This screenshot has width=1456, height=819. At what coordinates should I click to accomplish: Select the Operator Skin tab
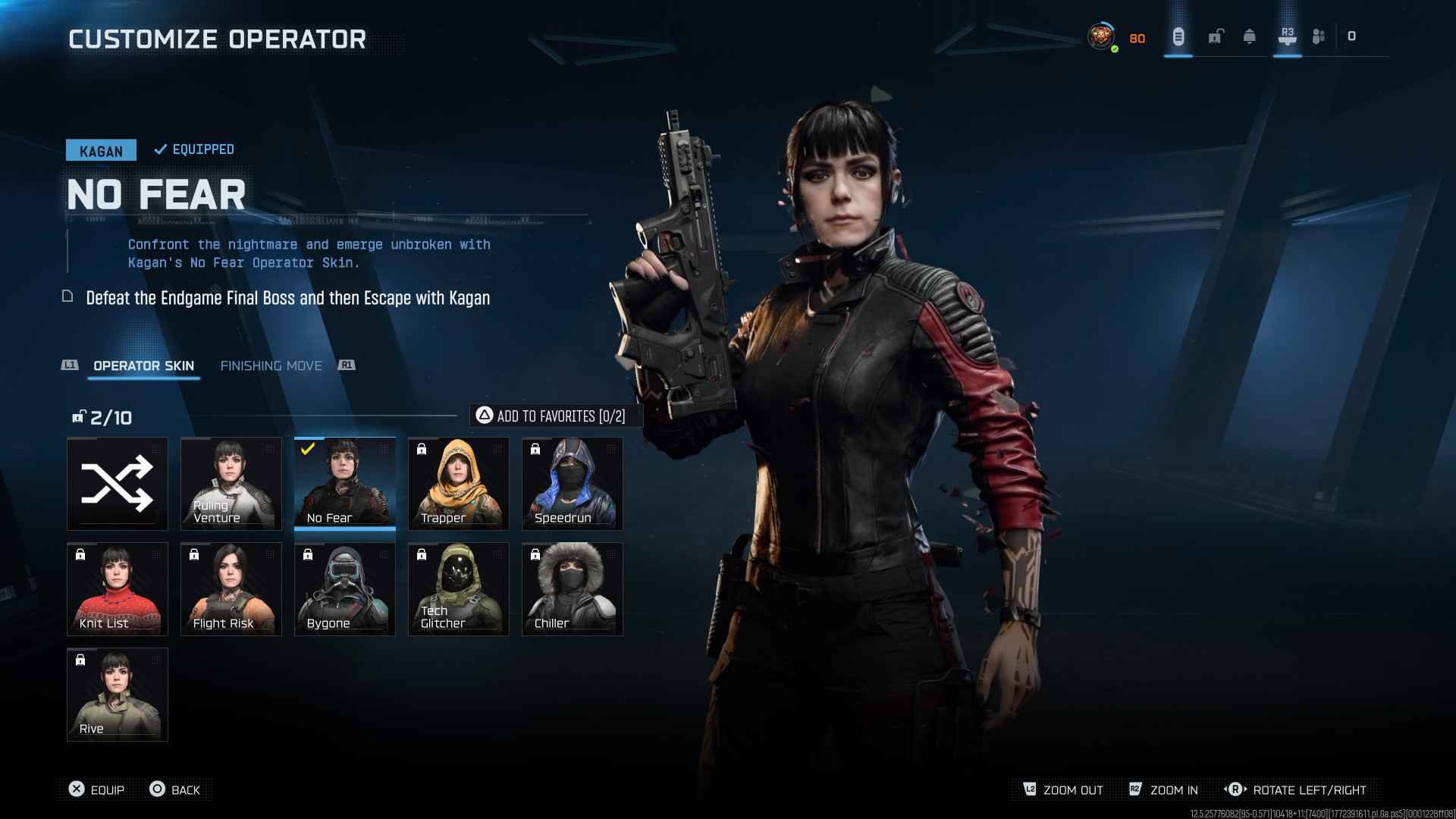(x=143, y=366)
